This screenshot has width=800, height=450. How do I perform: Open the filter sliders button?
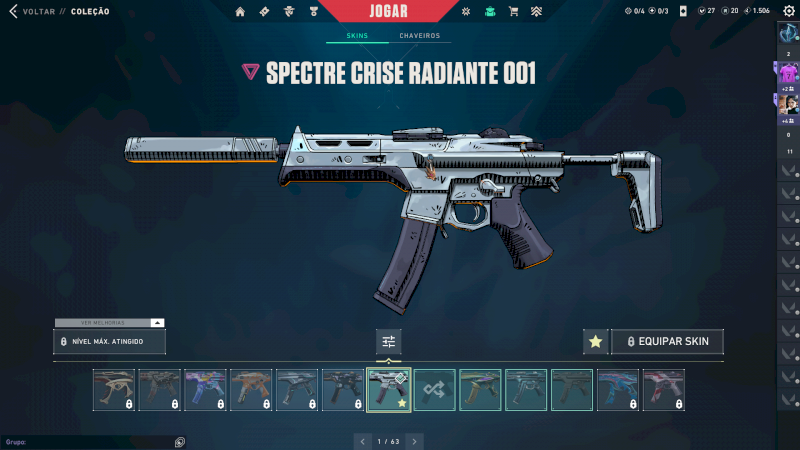[389, 342]
